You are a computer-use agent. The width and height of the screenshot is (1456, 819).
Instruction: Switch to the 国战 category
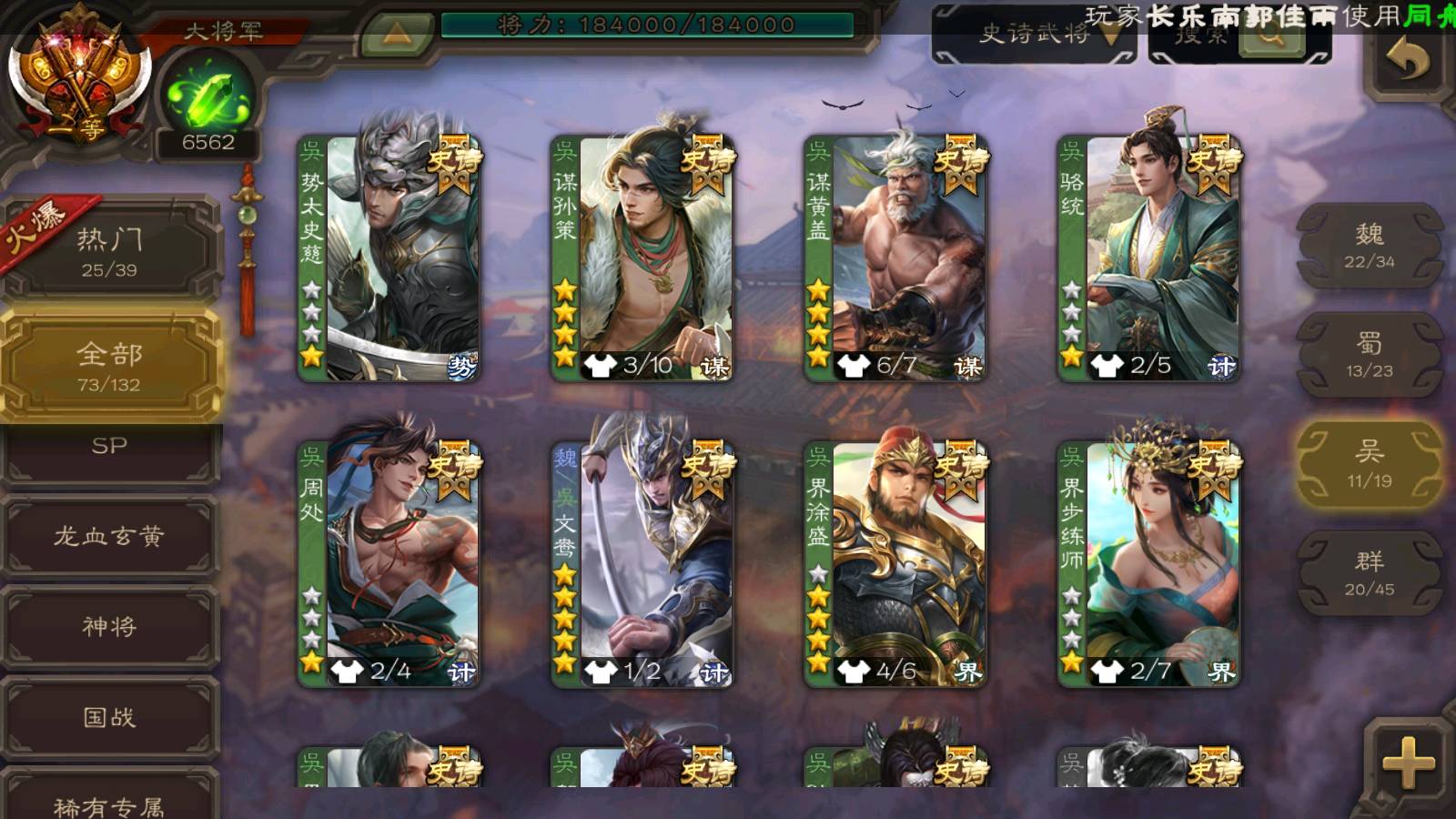pos(109,717)
